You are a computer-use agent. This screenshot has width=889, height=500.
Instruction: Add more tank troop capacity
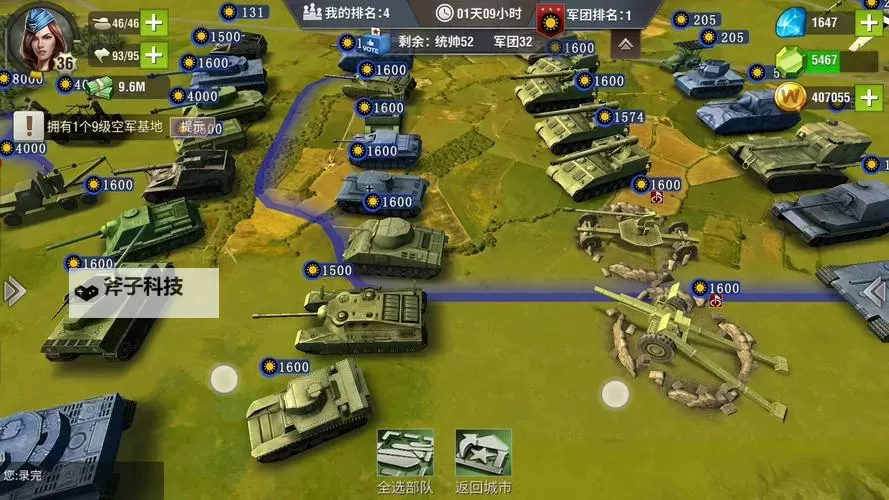pos(154,22)
